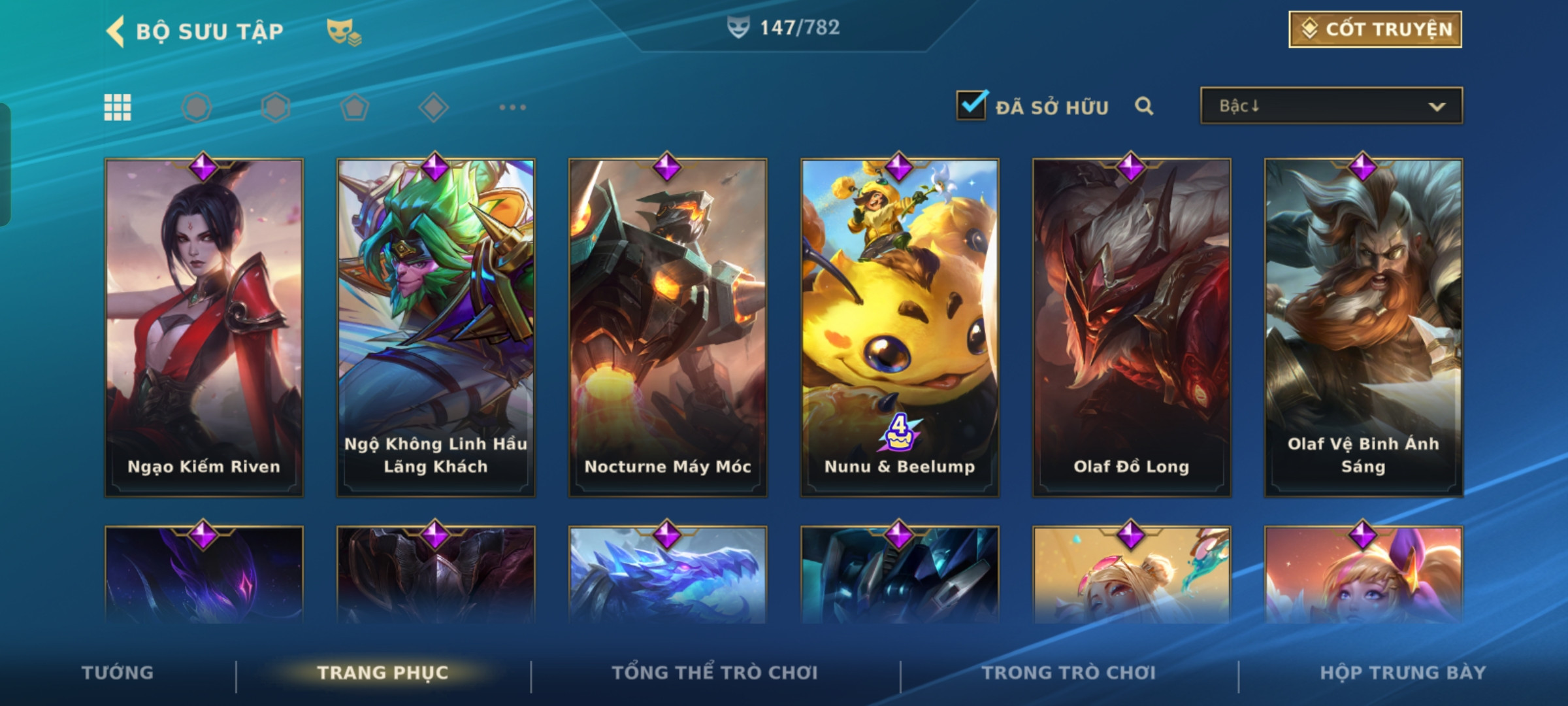Image resolution: width=1568 pixels, height=706 pixels.
Task: Choose the Olaf Đồ Long skin card
Action: (1132, 327)
